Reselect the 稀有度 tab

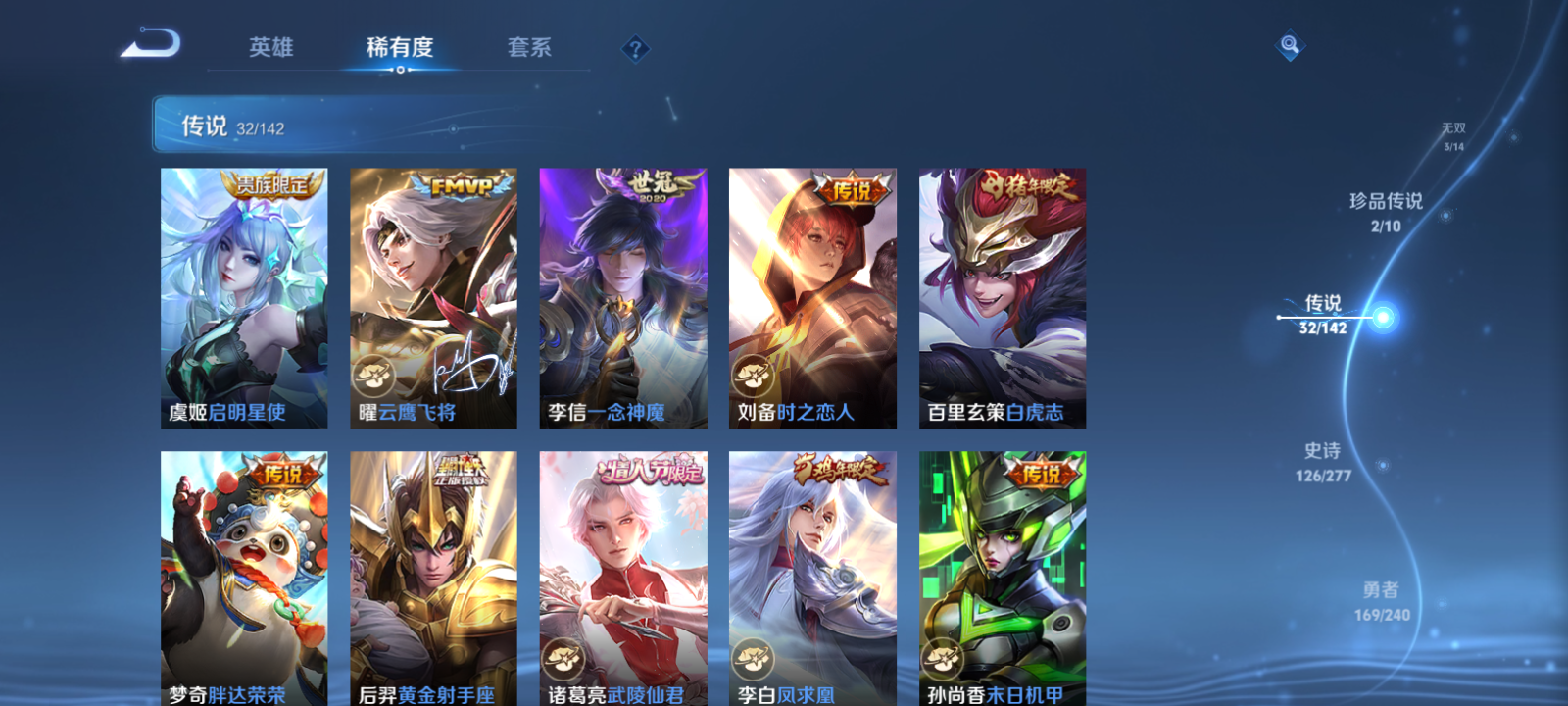(397, 46)
